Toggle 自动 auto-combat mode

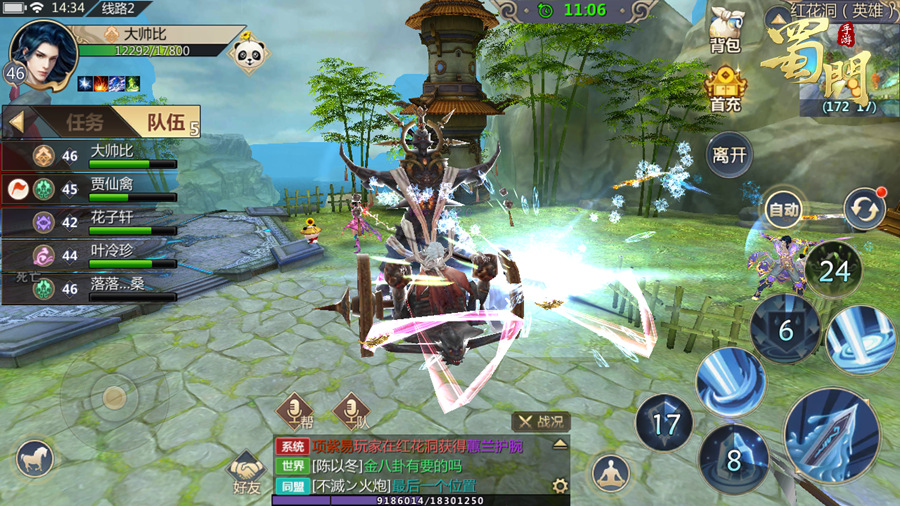point(783,210)
